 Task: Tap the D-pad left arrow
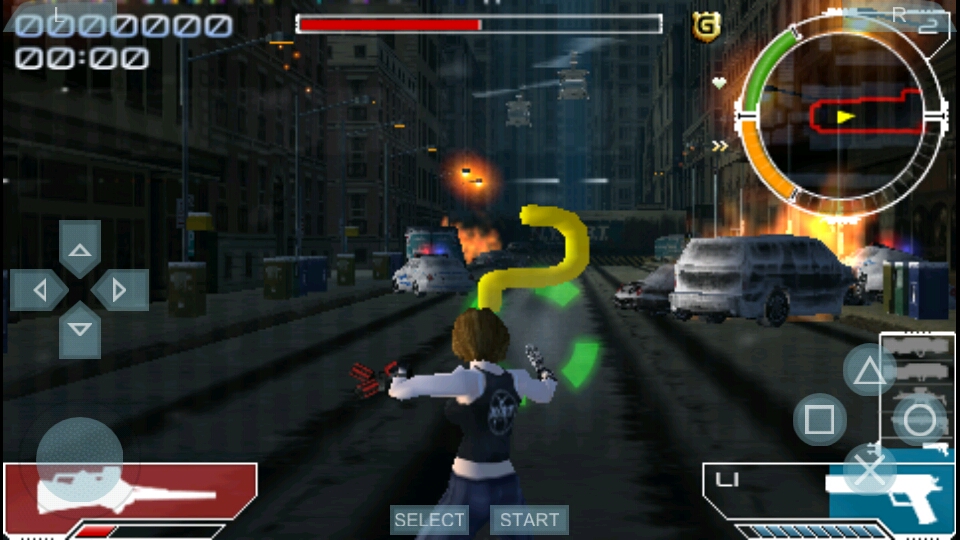pyautogui.click(x=40, y=290)
